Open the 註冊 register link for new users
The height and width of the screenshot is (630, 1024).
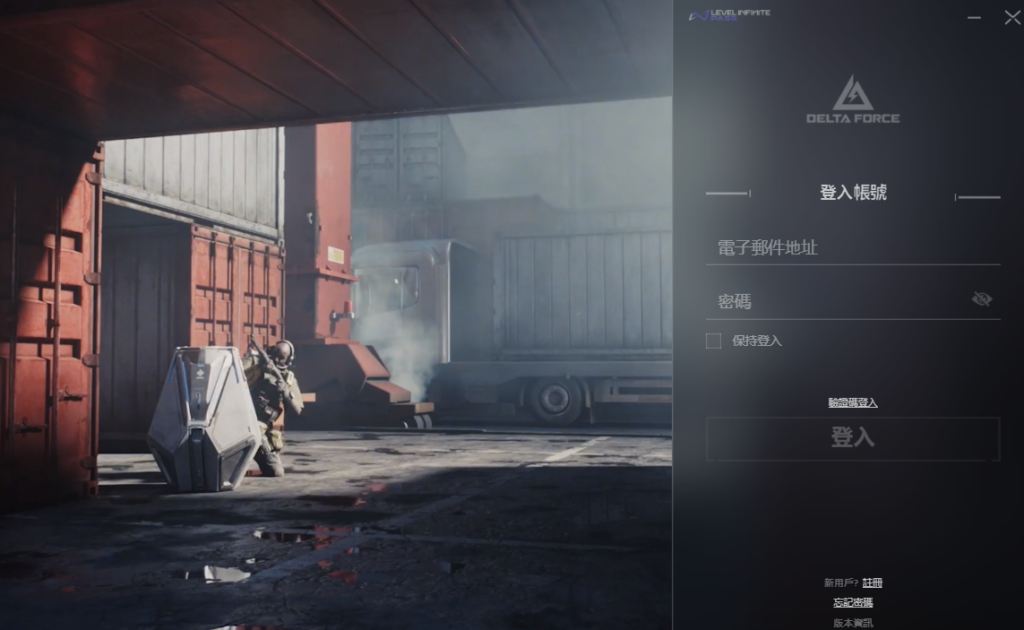872,583
